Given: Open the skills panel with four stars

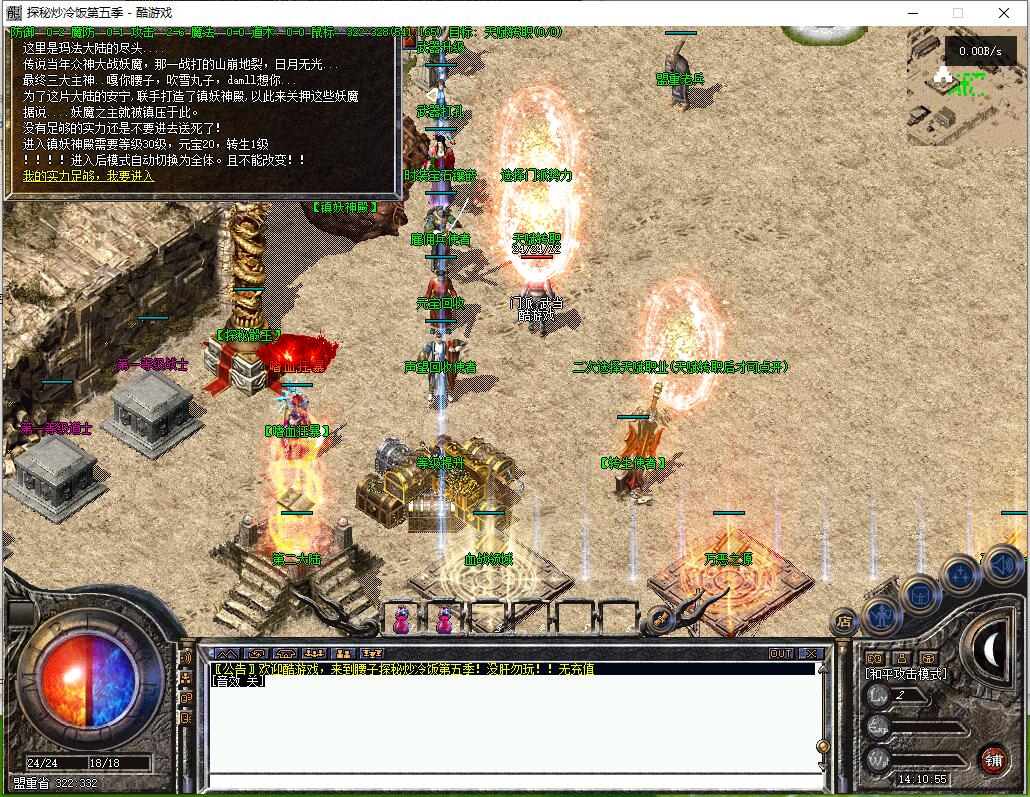Looking at the screenshot, I should 961,575.
